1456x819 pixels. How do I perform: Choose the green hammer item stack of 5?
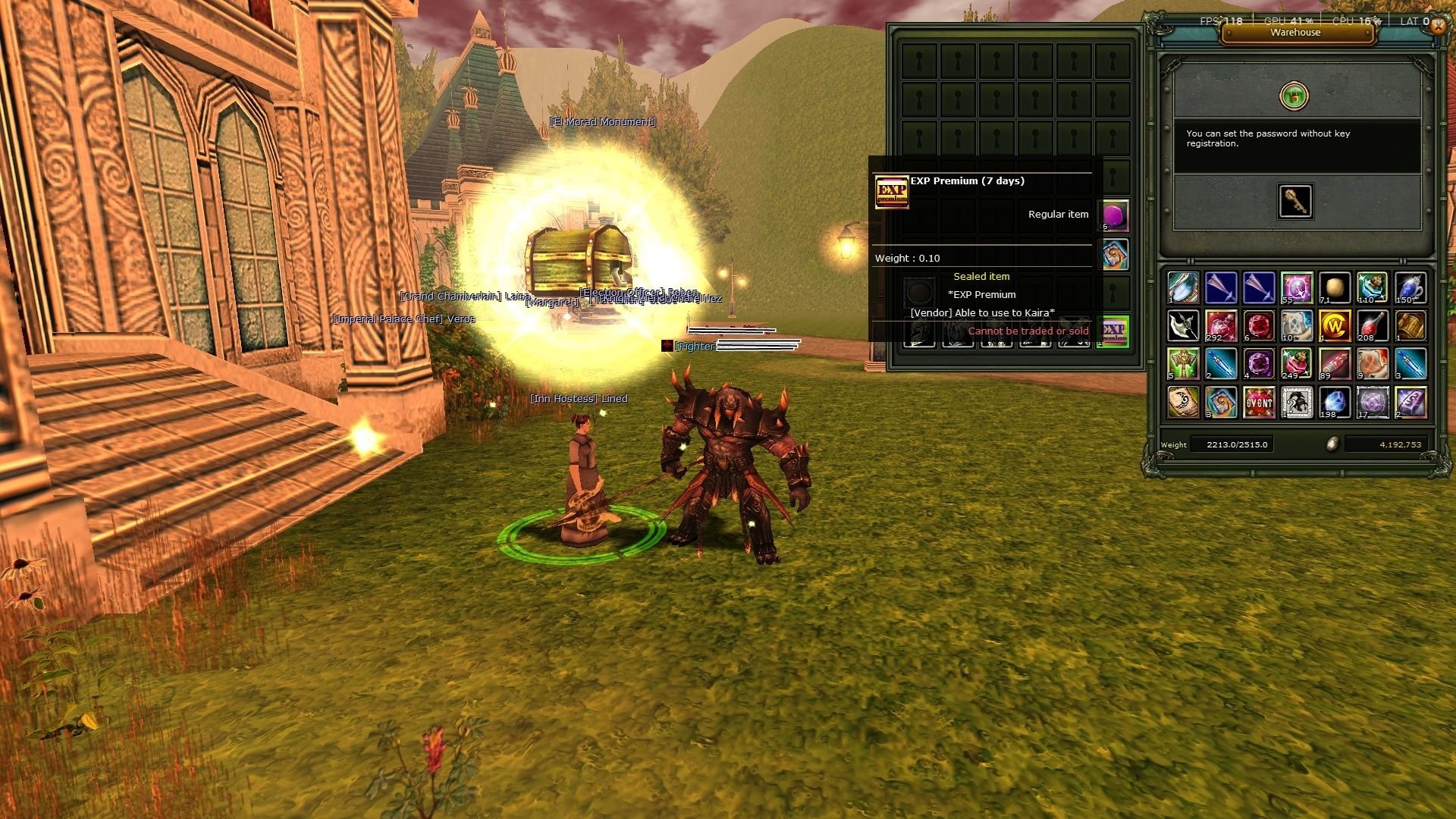point(1183,364)
